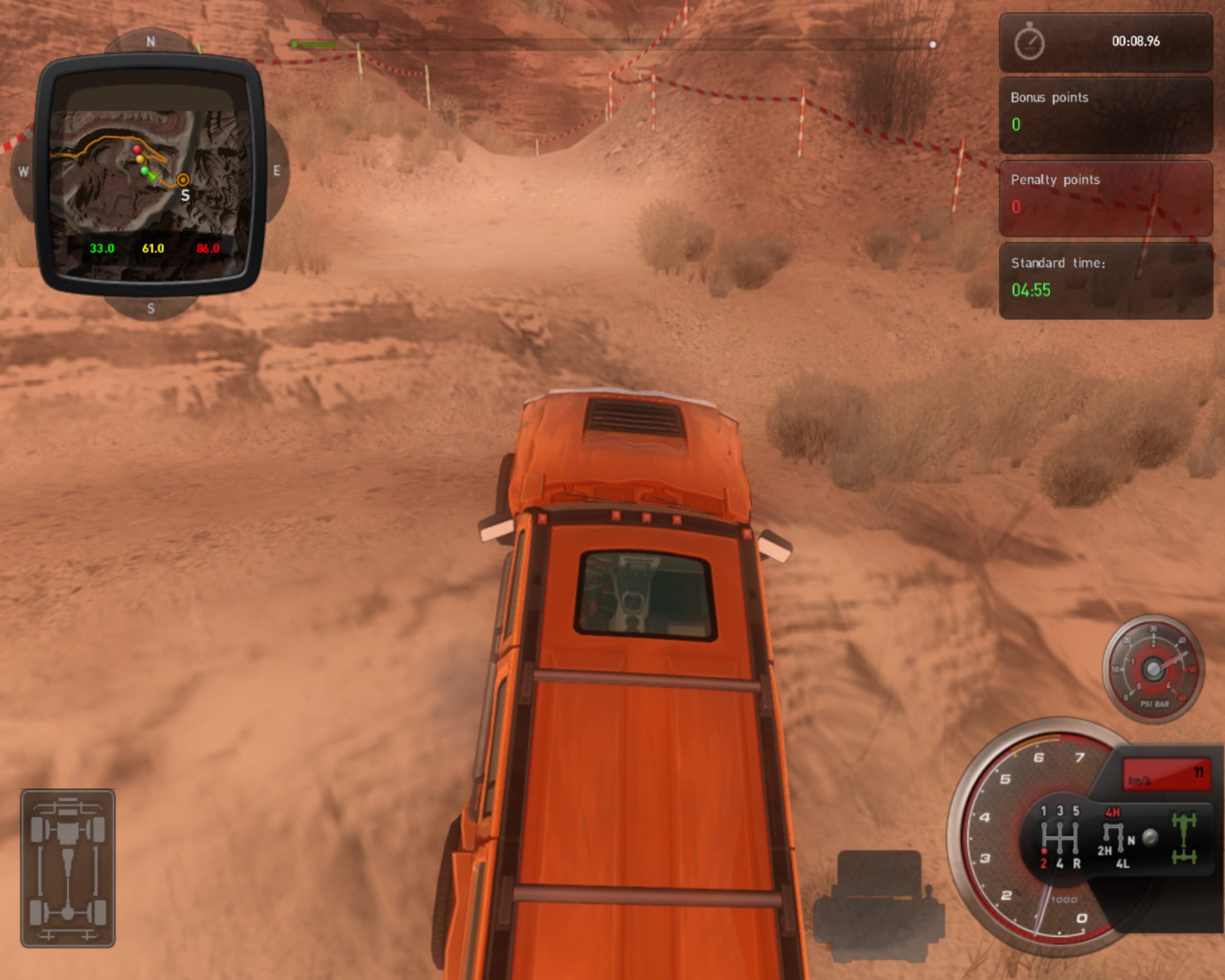Toggle the green drivetrain differential icon
Viewport: 1225px width, 980px height.
[x=1185, y=838]
